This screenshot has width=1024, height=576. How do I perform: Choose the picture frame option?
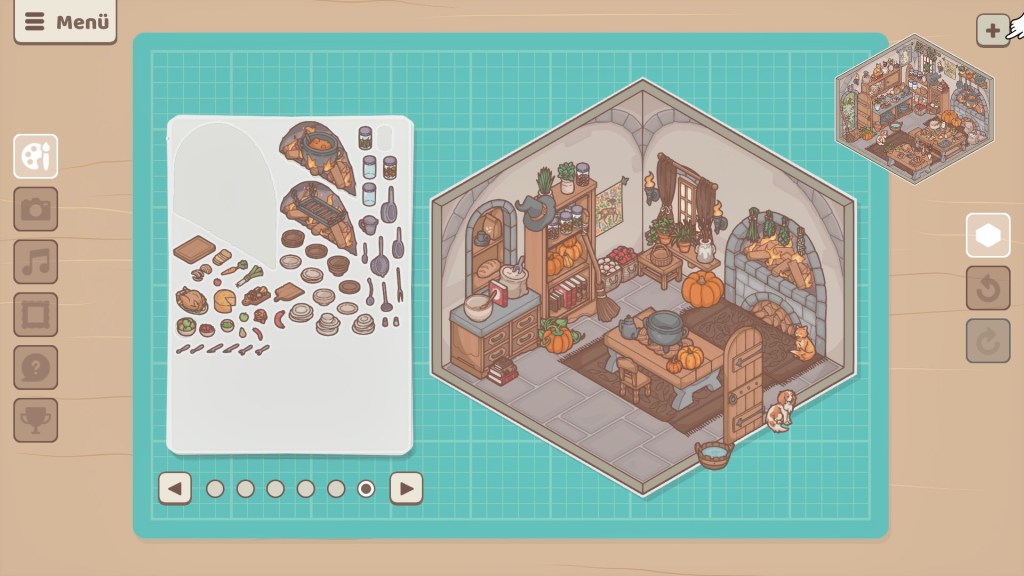click(x=36, y=314)
